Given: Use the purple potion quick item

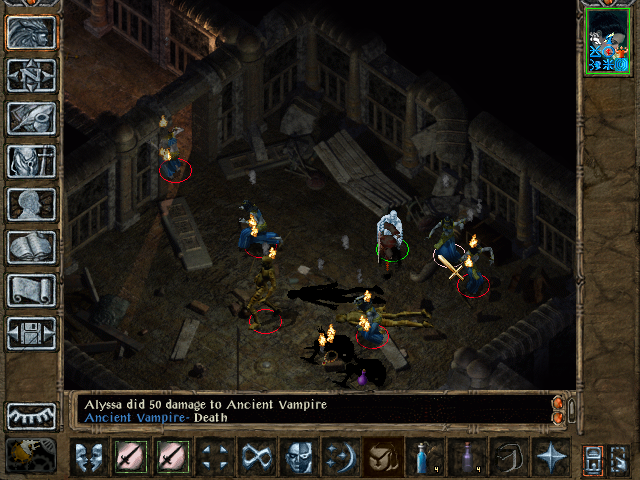Looking at the screenshot, I should click(466, 457).
